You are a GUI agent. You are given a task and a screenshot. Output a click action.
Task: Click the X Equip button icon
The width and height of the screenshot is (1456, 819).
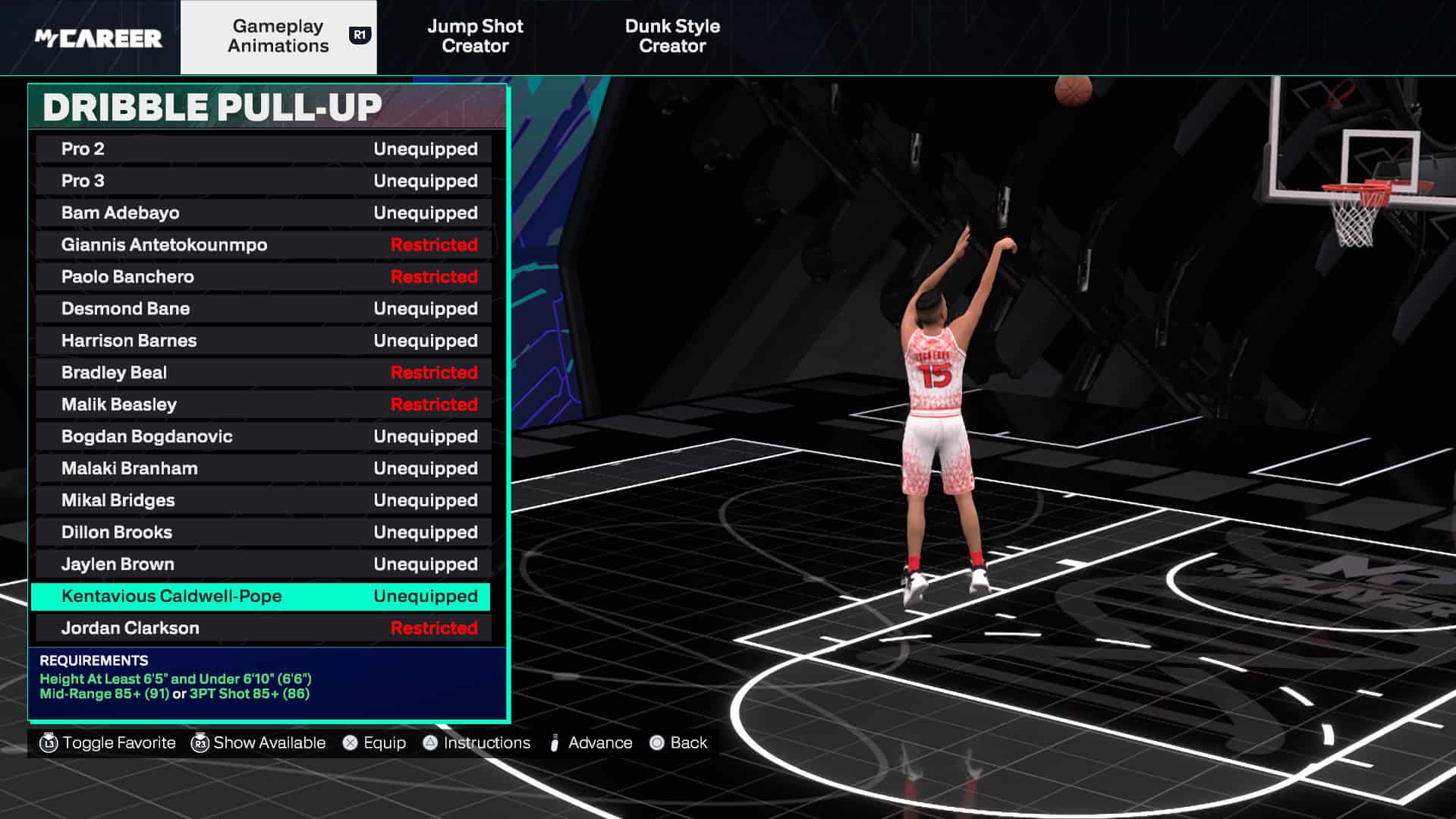pos(350,742)
